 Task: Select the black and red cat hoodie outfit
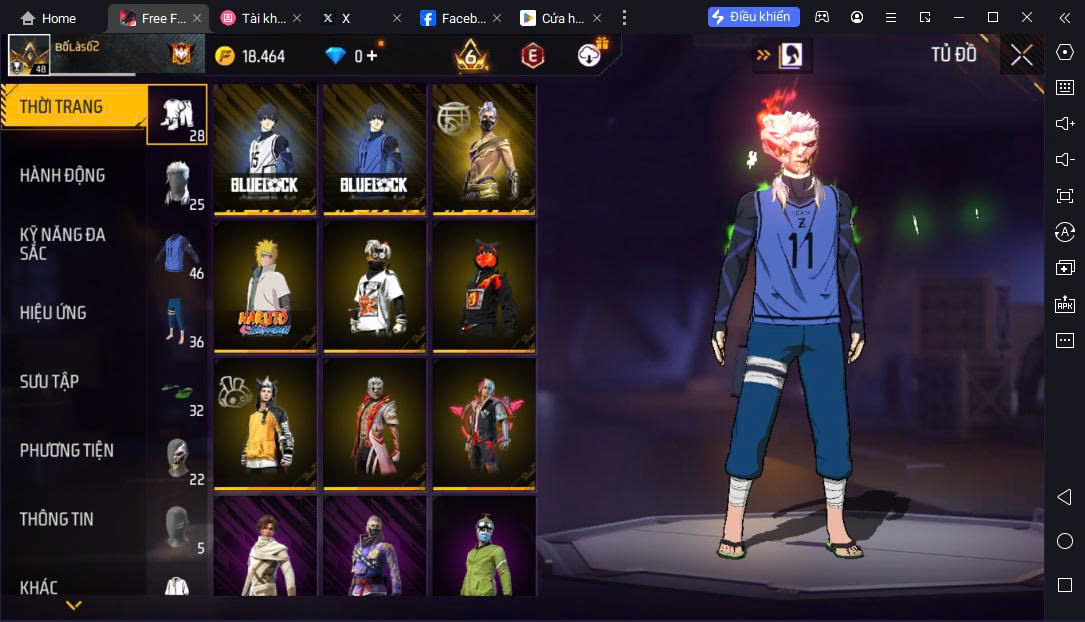(484, 286)
